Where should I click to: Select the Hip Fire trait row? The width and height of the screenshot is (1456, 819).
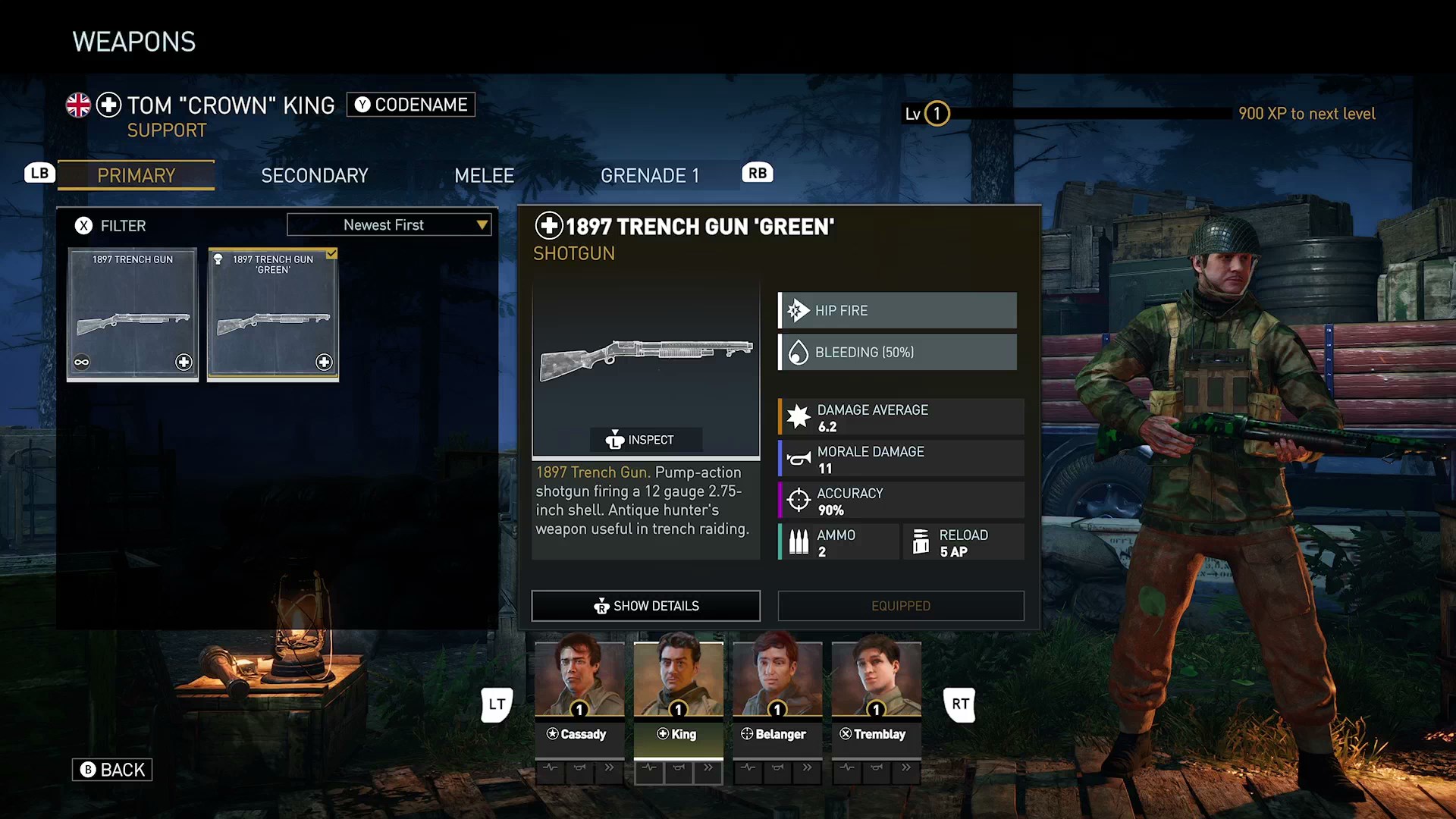[x=898, y=310]
